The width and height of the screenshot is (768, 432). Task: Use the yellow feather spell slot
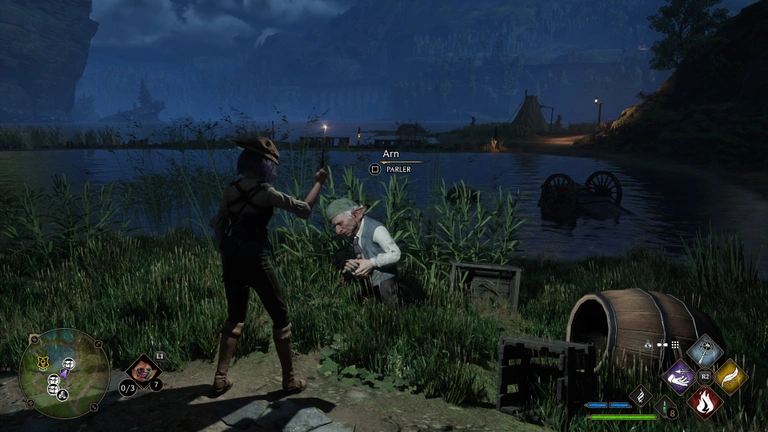point(730,376)
